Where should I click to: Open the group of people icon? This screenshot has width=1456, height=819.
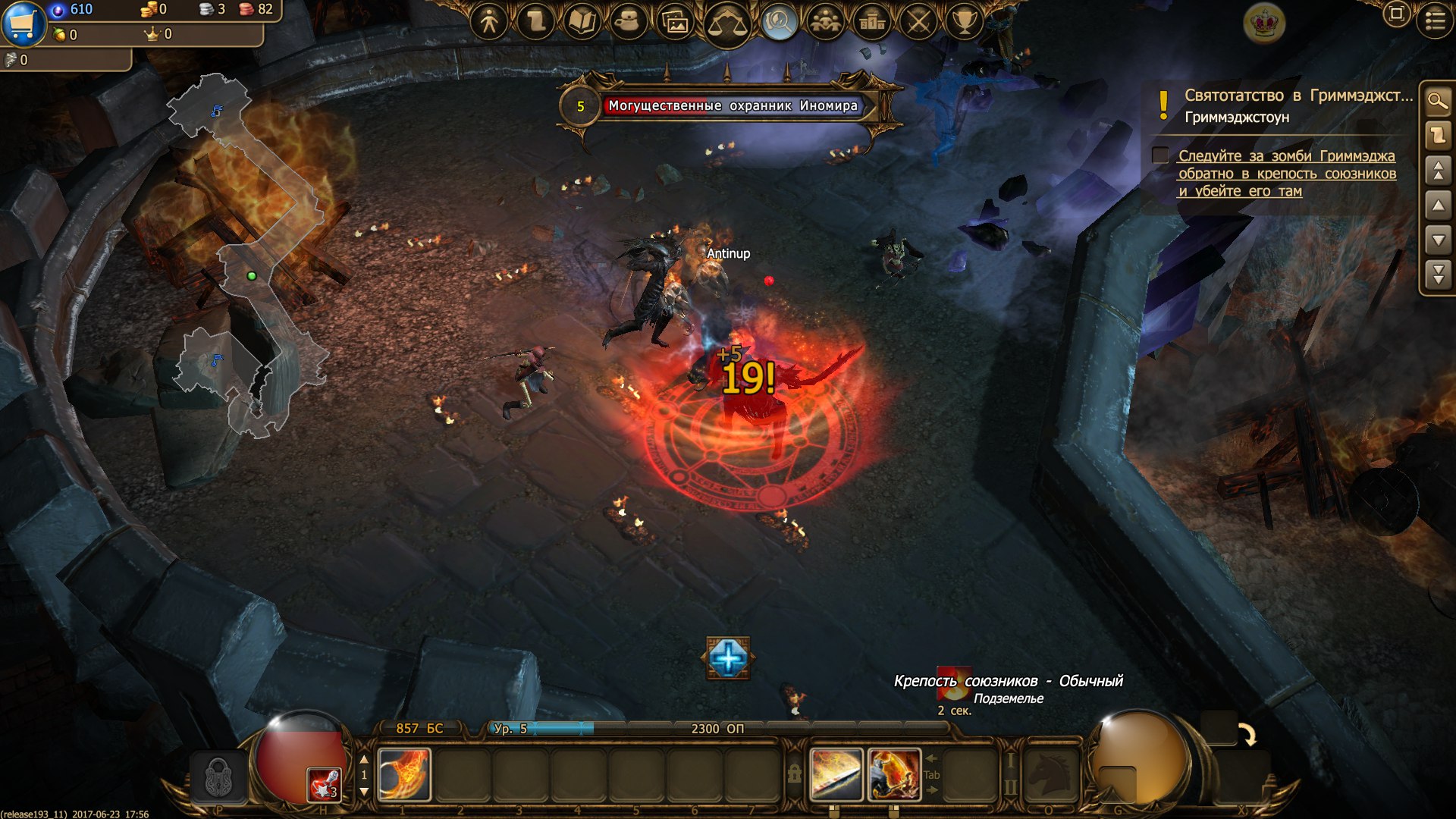click(825, 22)
